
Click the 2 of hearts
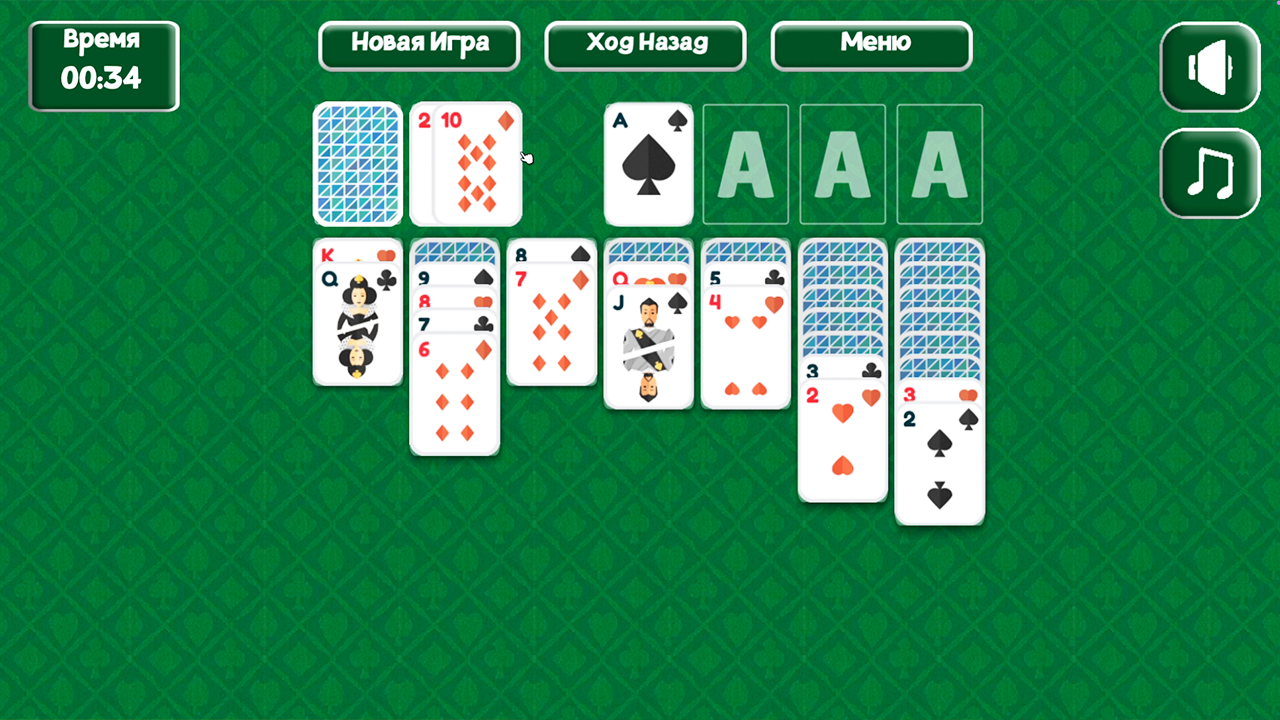(x=842, y=440)
